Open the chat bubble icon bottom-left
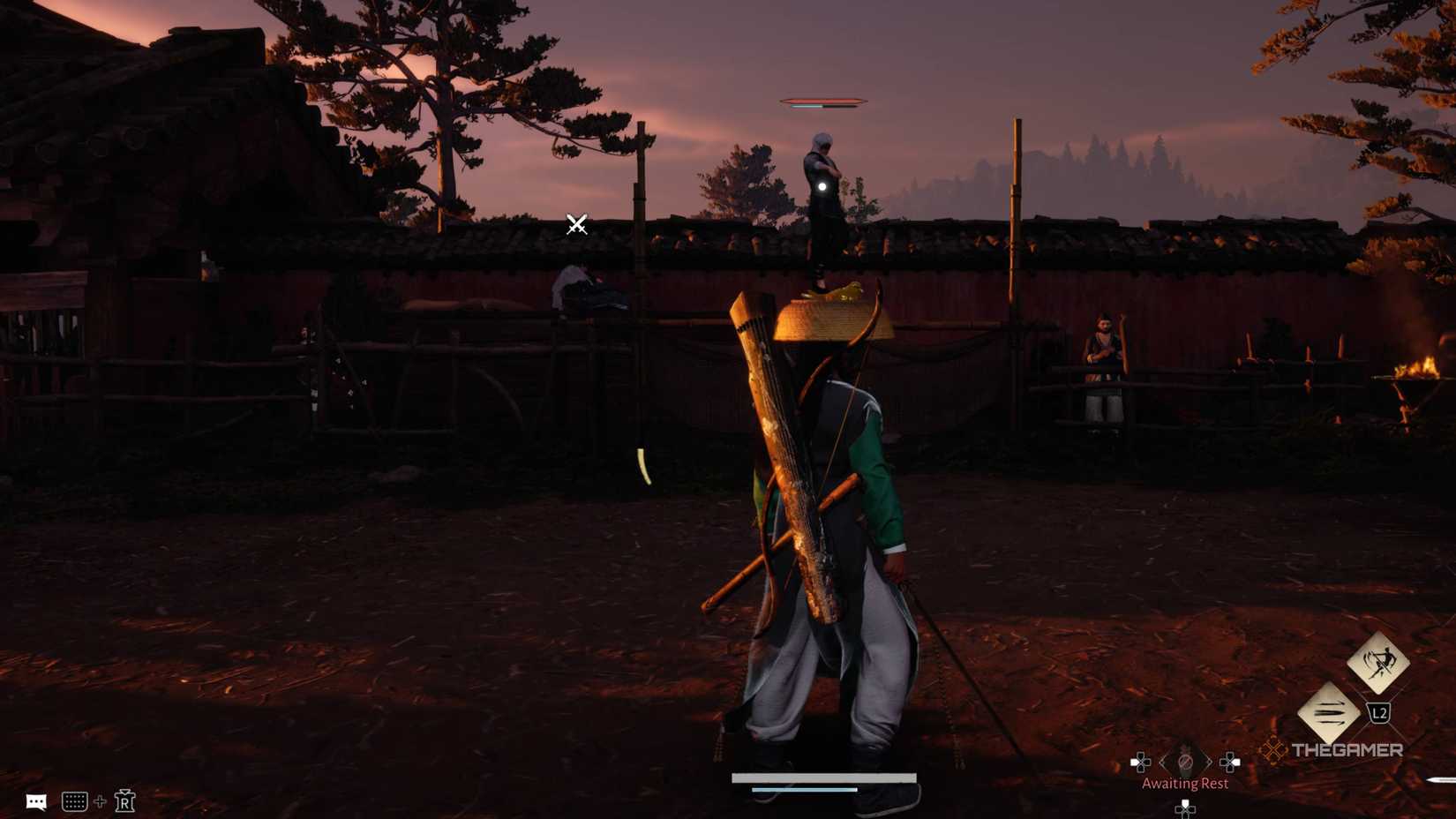Image resolution: width=1456 pixels, height=819 pixels. click(x=35, y=801)
